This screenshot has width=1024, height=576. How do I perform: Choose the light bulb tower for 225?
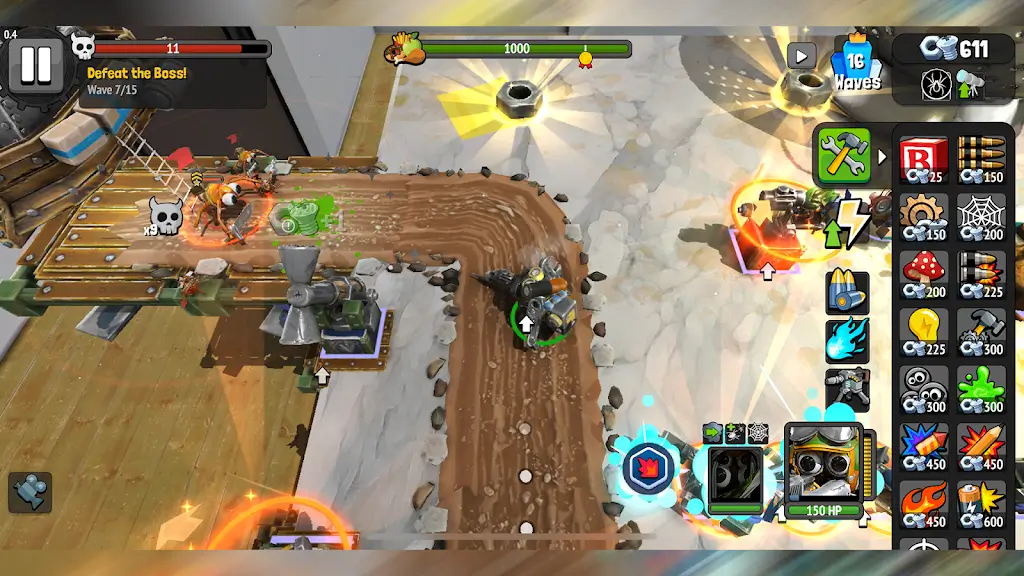coord(923,331)
